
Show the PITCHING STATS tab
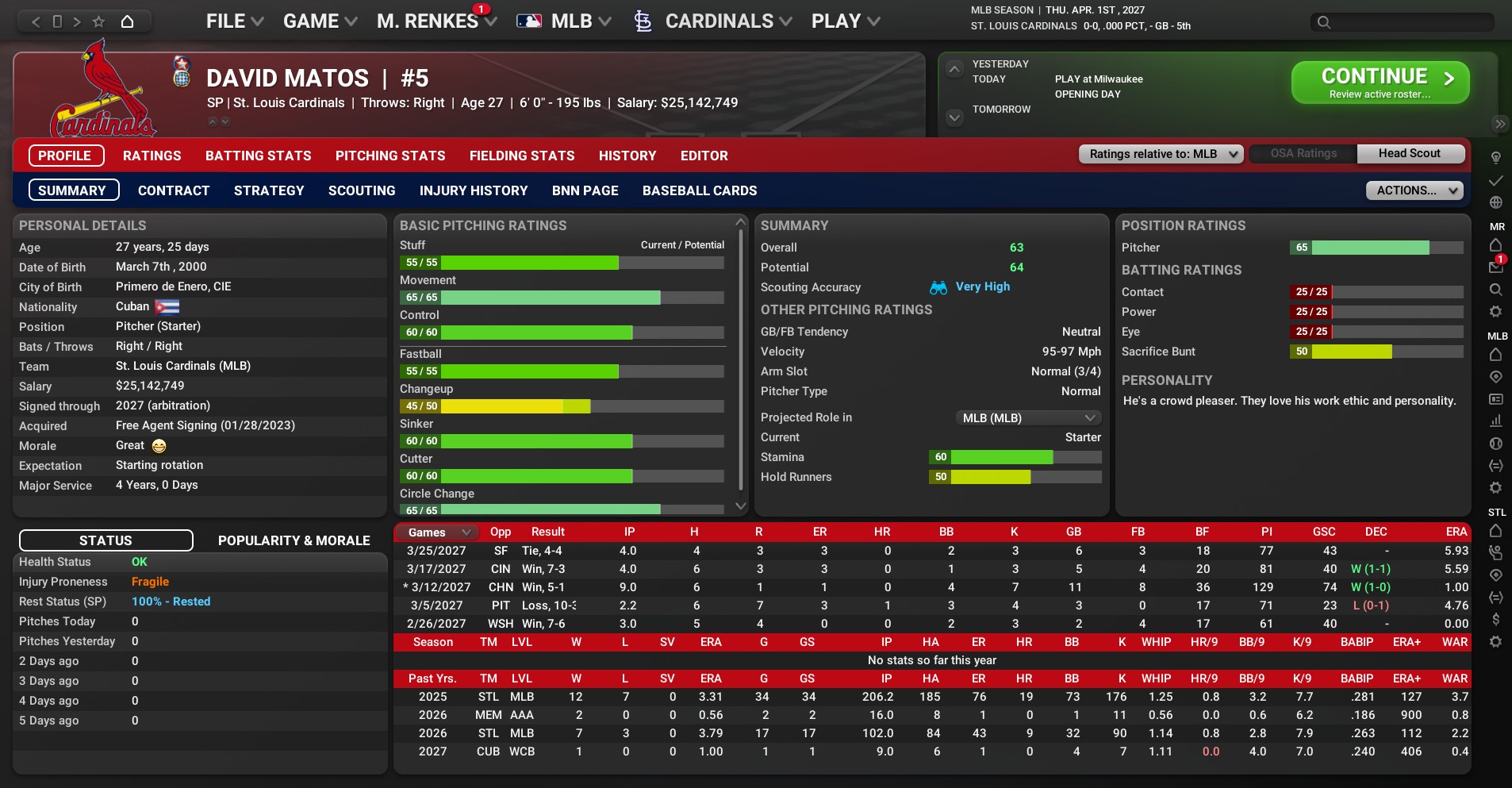click(390, 156)
